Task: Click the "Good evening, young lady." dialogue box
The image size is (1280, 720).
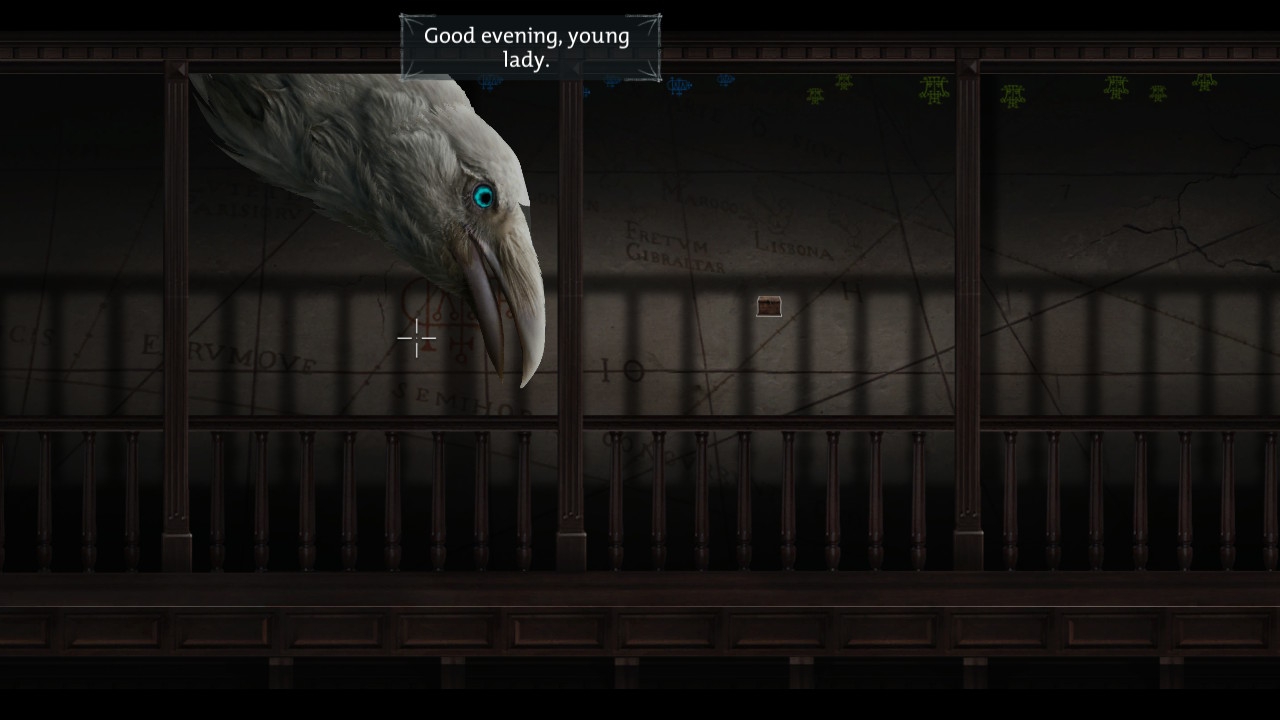Action: (x=529, y=48)
